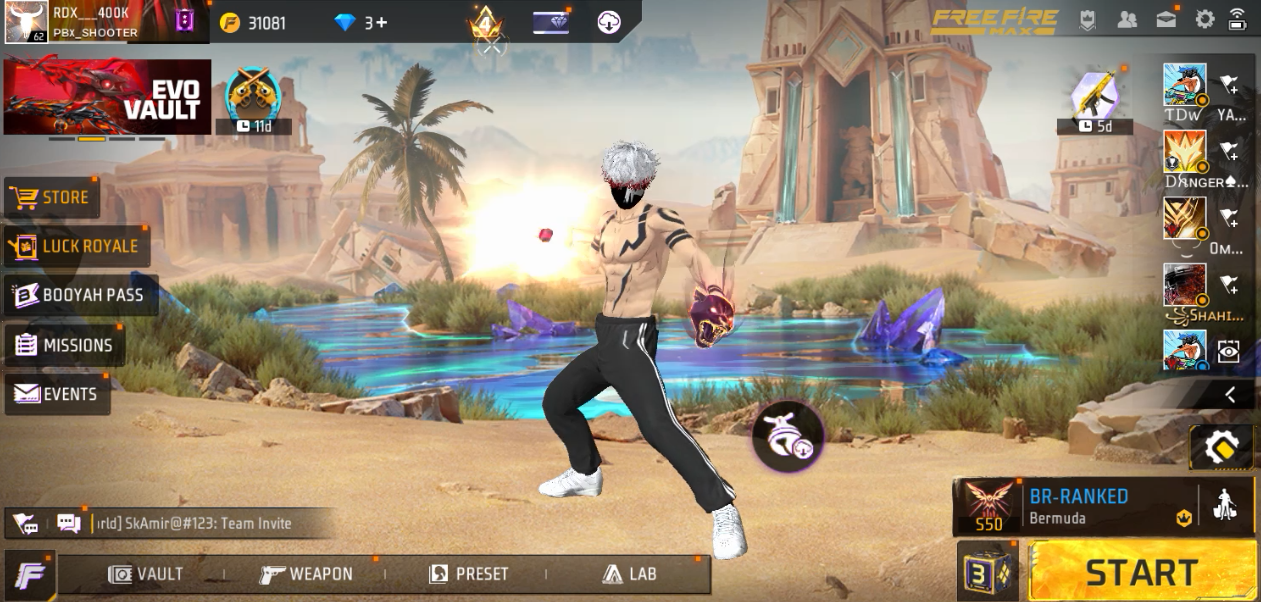This screenshot has width=1261, height=602.
Task: Select the PRESET tab
Action: [469, 574]
